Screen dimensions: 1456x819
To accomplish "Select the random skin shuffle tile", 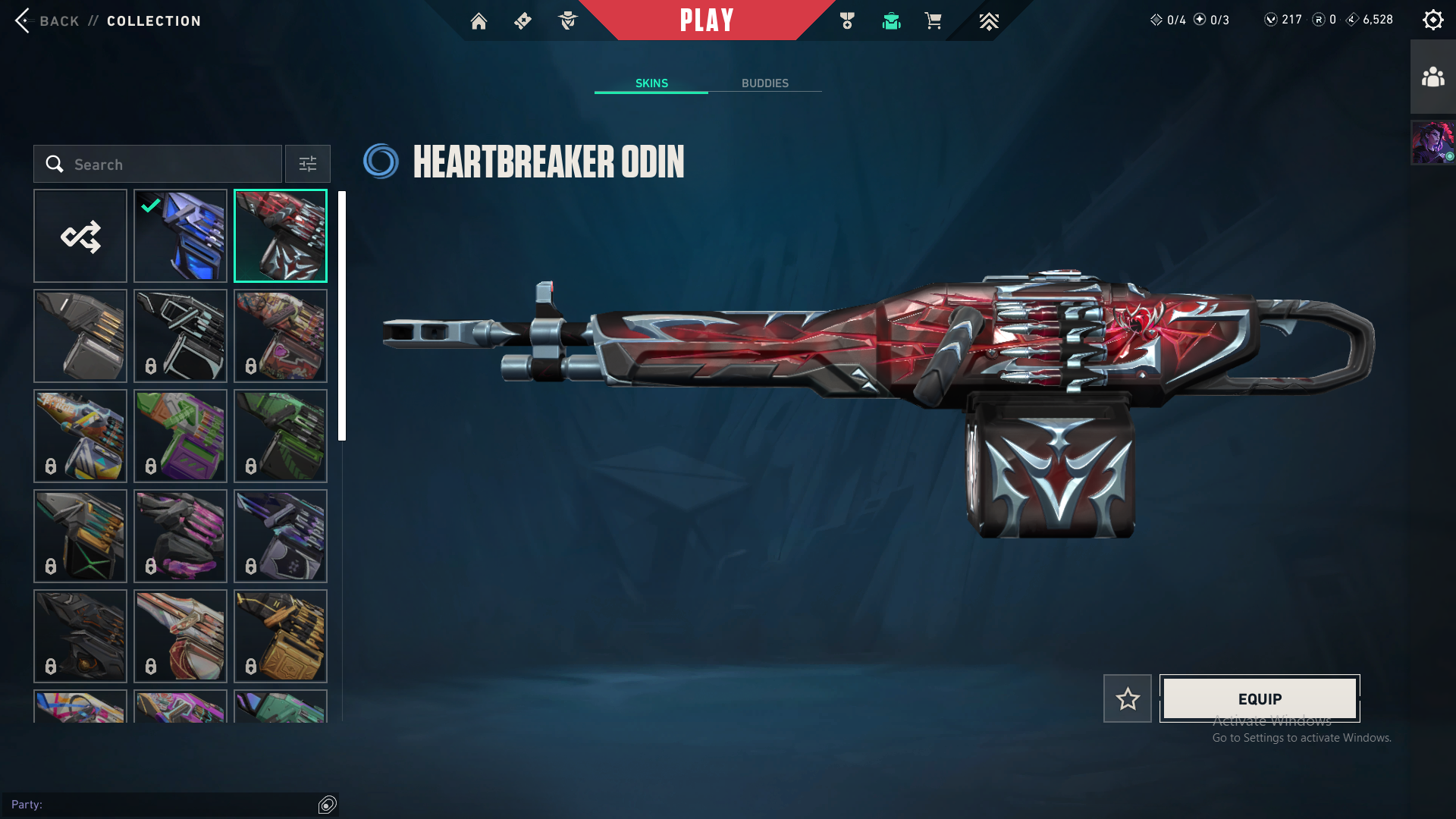I will click(x=80, y=236).
